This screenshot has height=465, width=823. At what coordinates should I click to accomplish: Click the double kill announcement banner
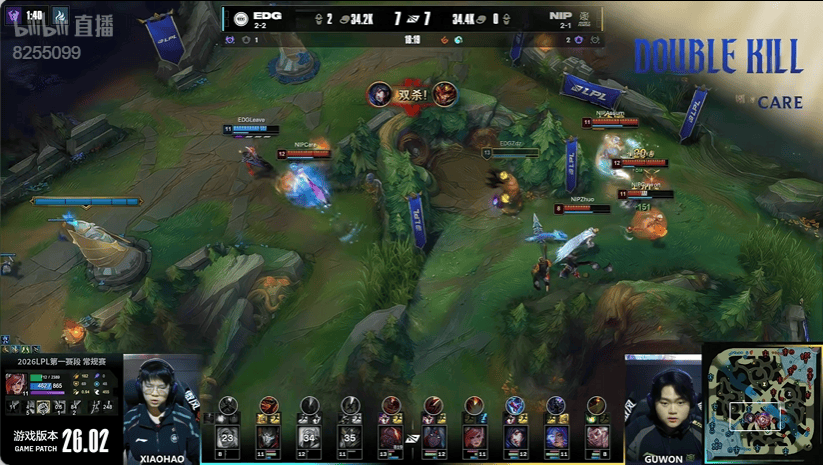[x=414, y=95]
